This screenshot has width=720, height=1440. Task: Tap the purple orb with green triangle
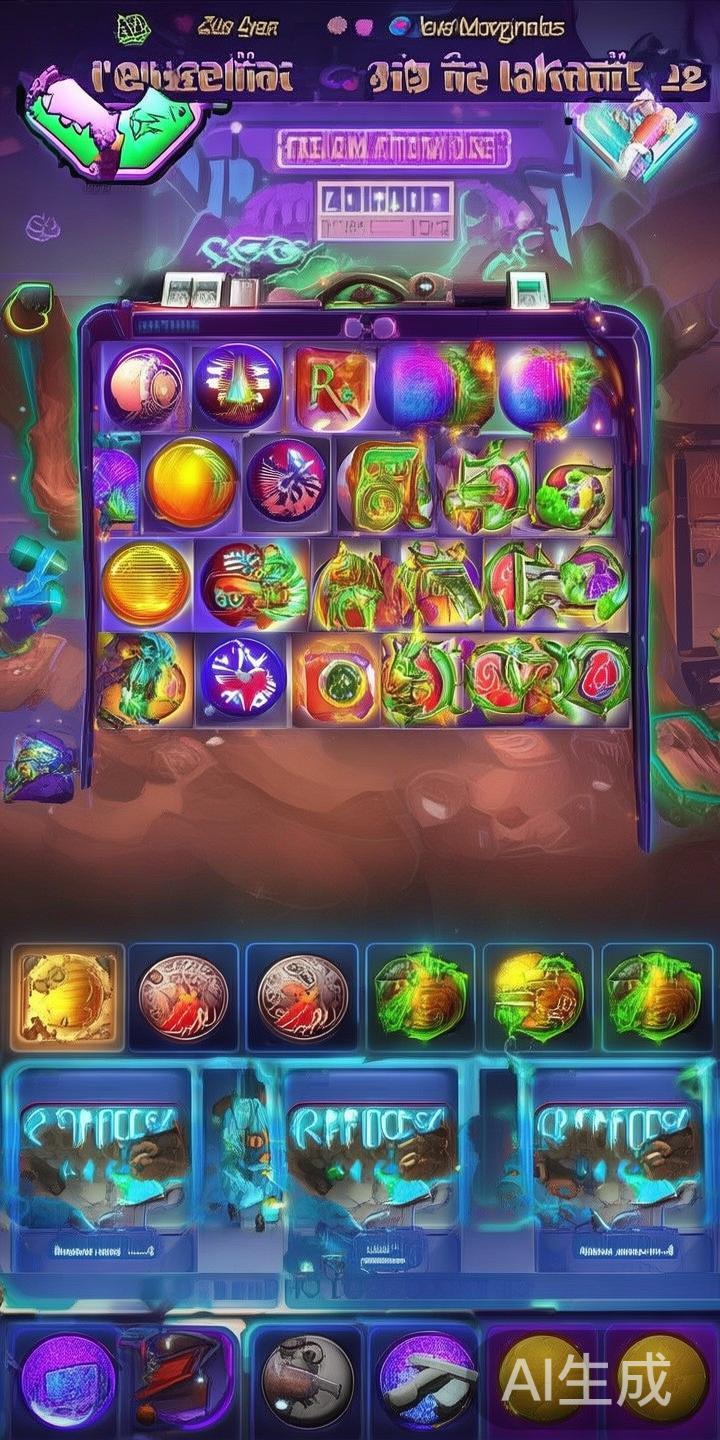238,386
